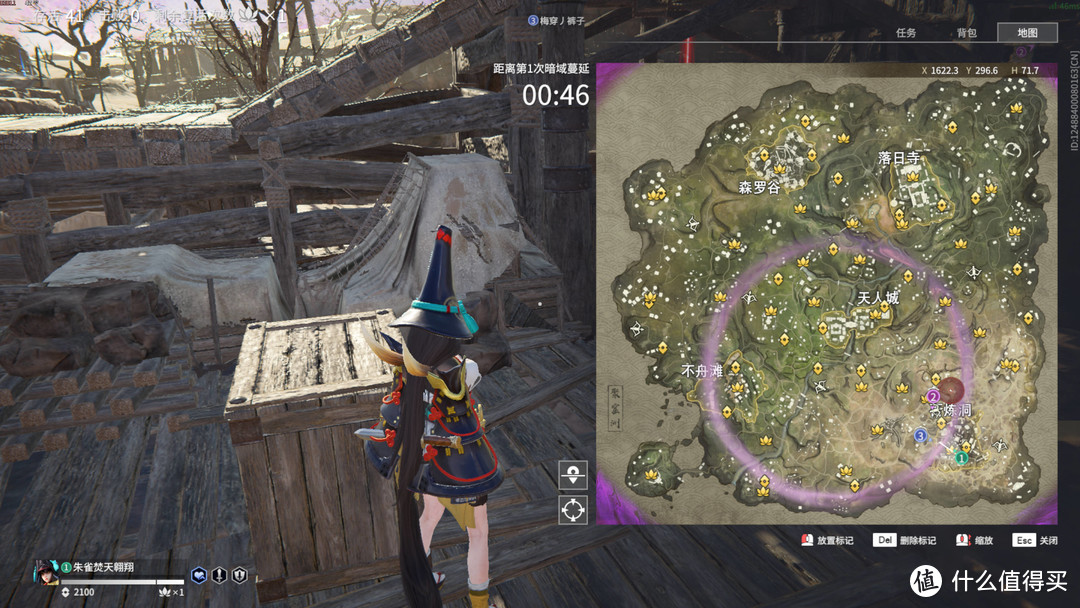Click the 不舟滩 area on the map

tap(702, 370)
